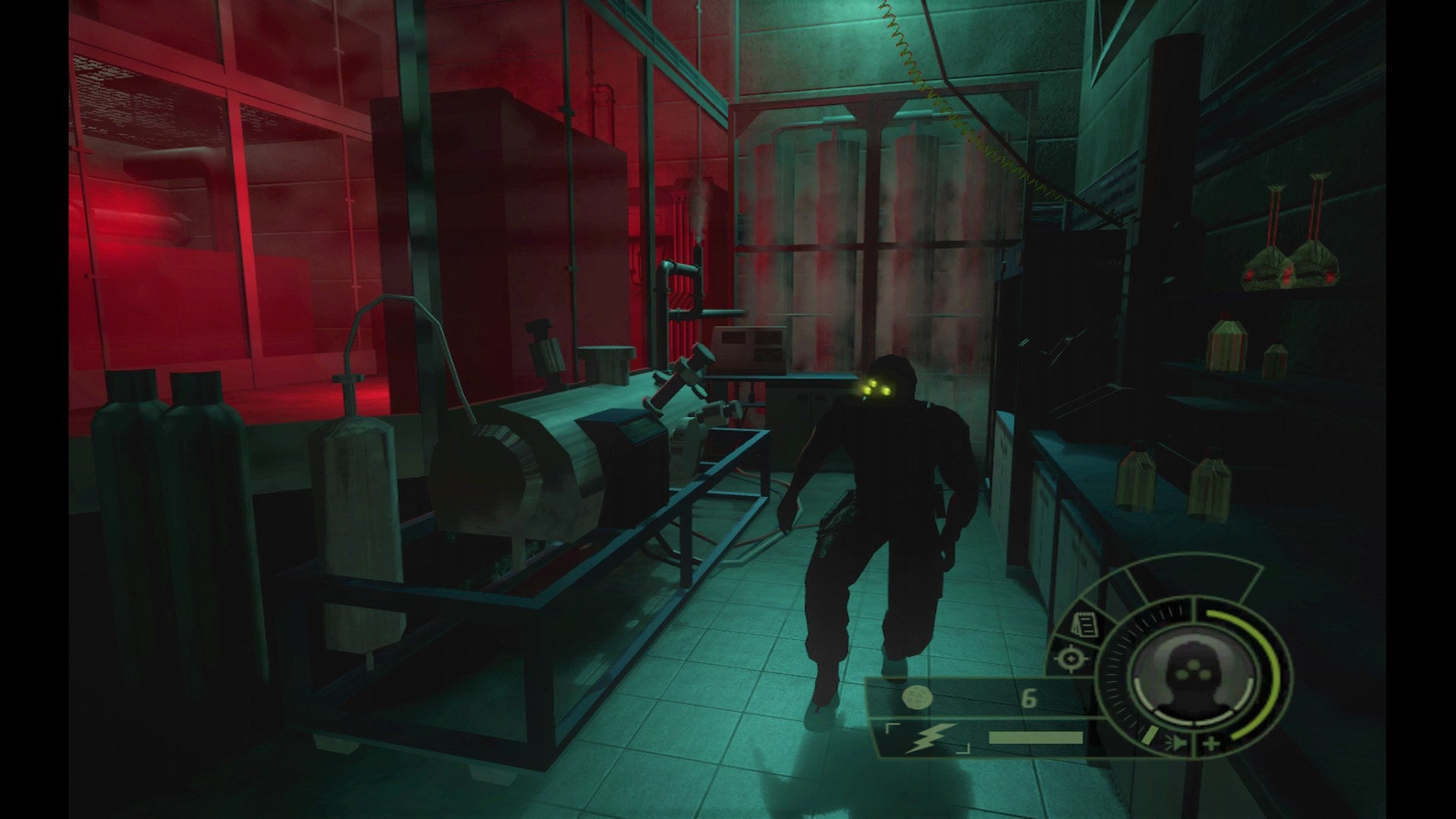
Task: Select the noise indicator icon
Action: 1175,742
